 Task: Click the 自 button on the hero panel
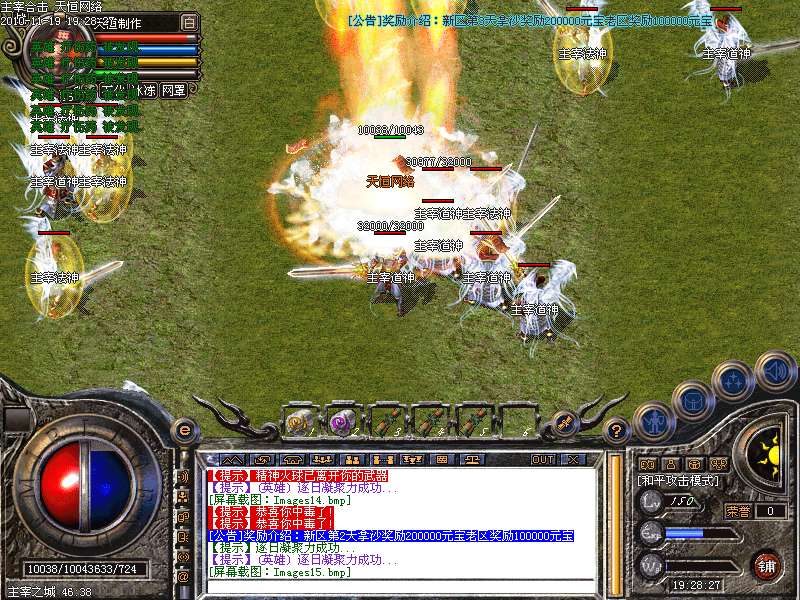(190, 21)
